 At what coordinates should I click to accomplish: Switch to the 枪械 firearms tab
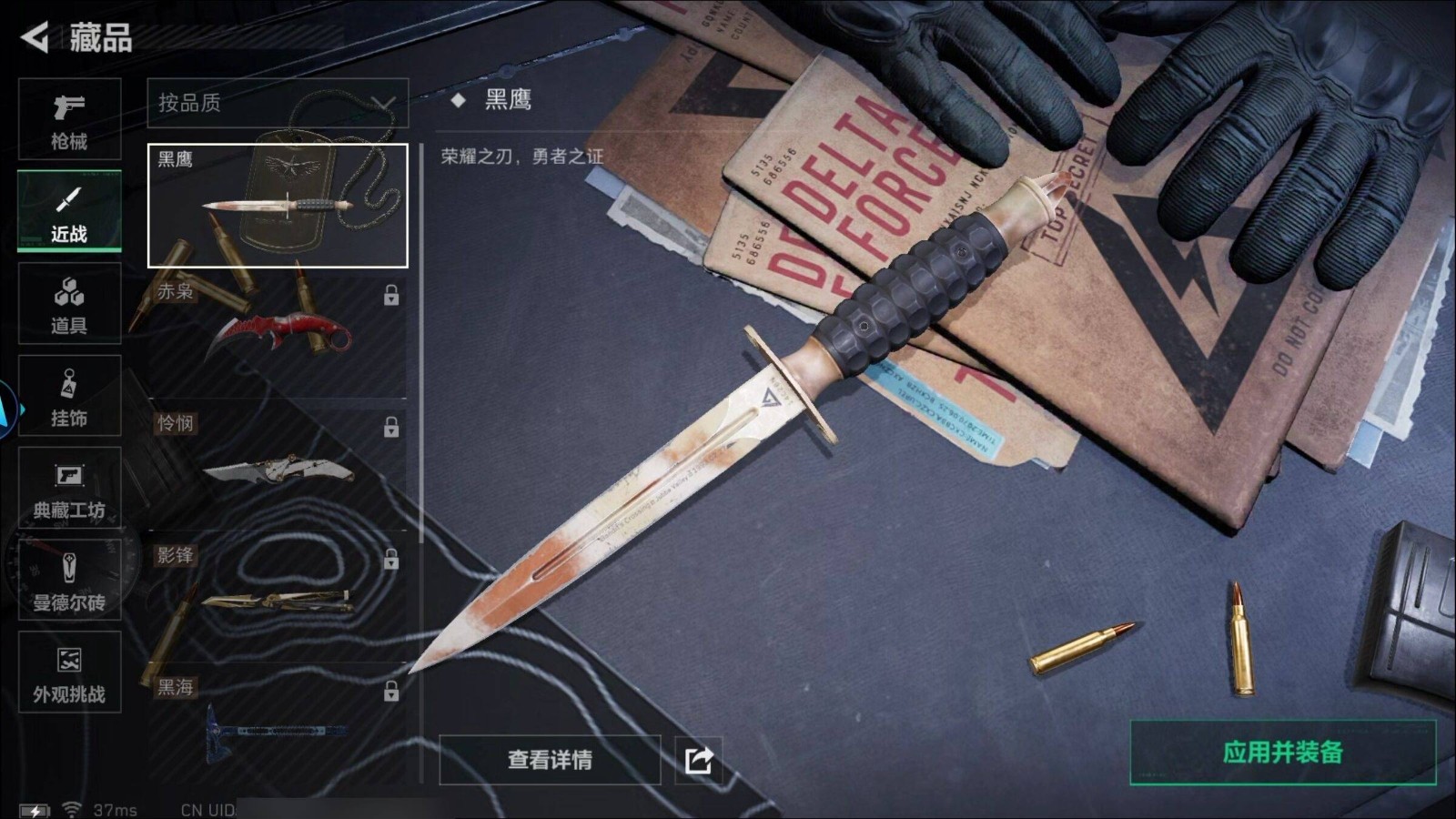coord(69,119)
